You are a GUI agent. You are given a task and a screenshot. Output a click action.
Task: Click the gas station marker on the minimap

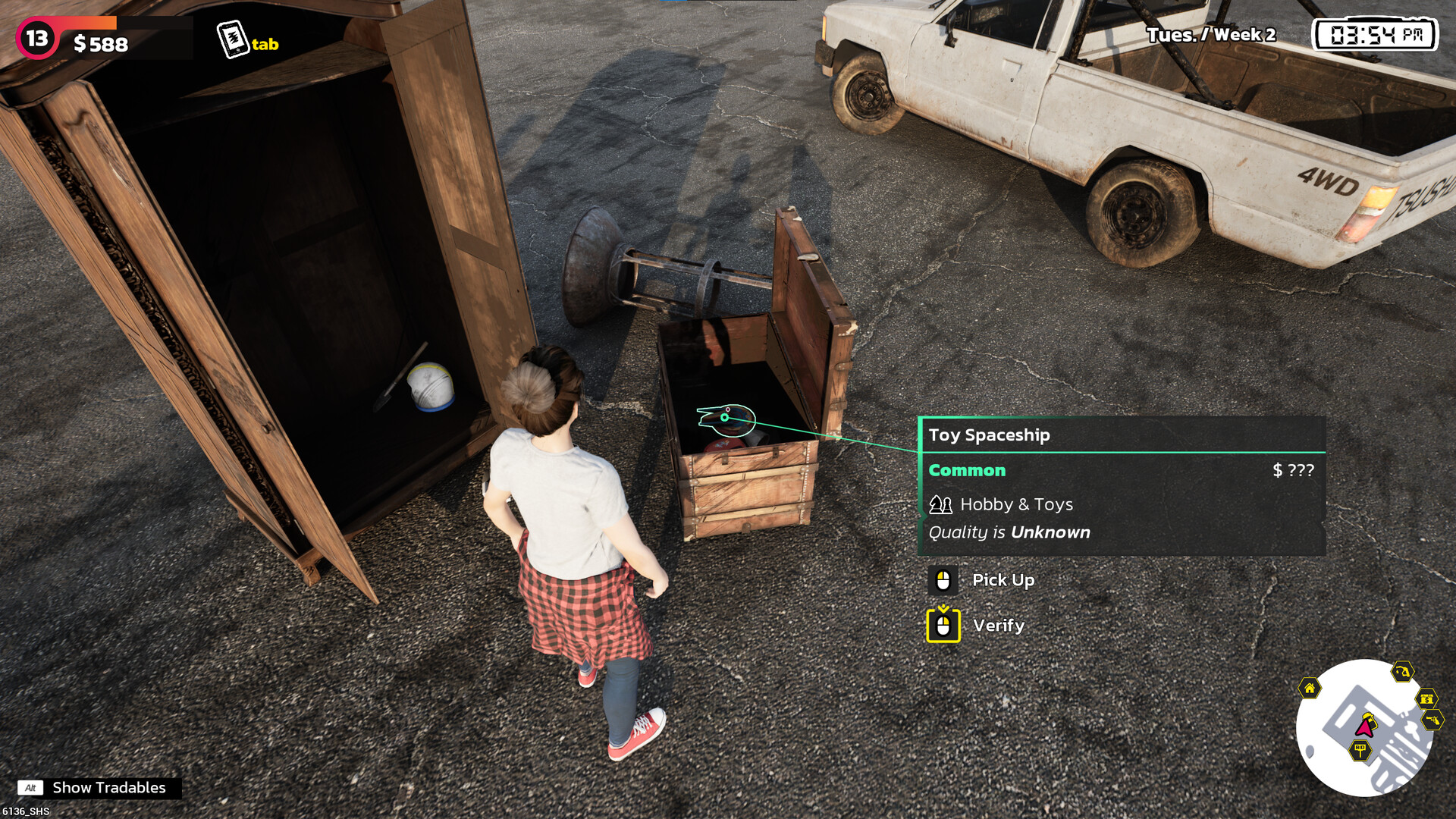pyautogui.click(x=1401, y=673)
